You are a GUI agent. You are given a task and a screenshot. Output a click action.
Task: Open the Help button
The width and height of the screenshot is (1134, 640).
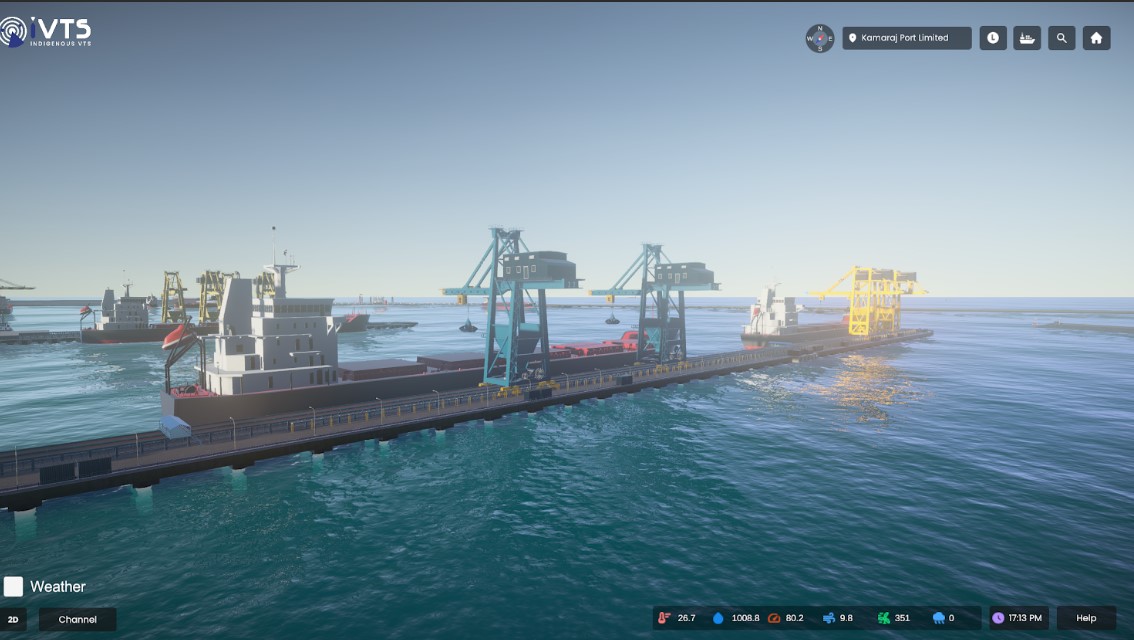click(x=1086, y=618)
